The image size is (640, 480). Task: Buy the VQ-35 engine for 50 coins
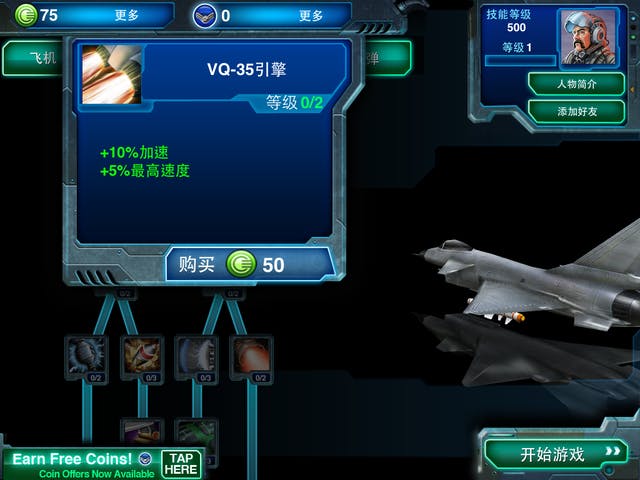249,264
